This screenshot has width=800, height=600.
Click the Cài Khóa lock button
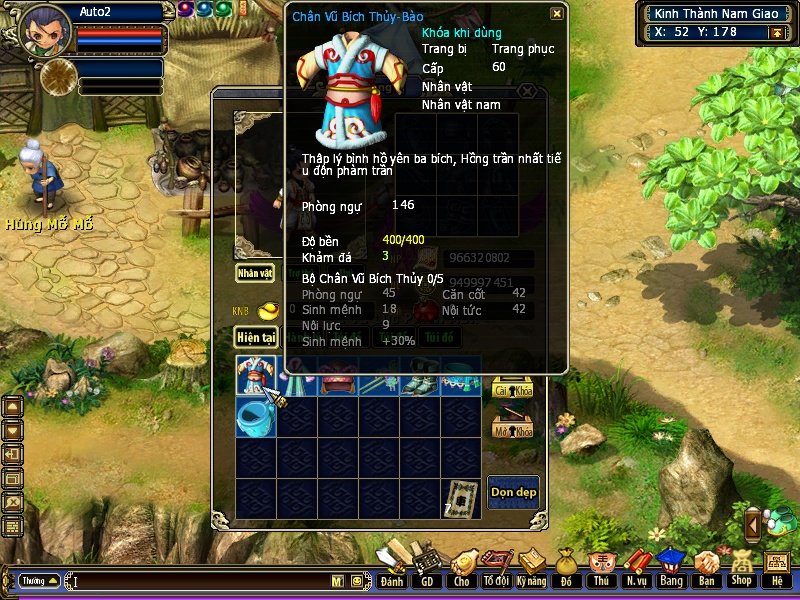point(513,387)
